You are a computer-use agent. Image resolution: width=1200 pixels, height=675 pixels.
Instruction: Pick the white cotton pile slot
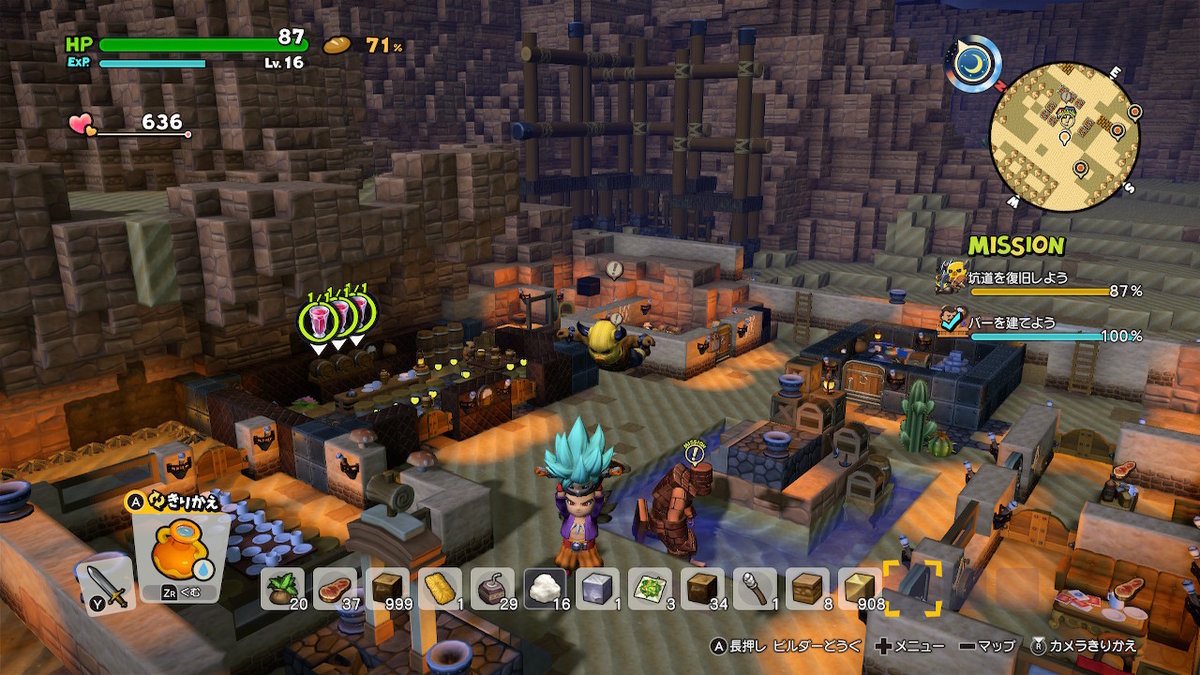click(x=545, y=588)
